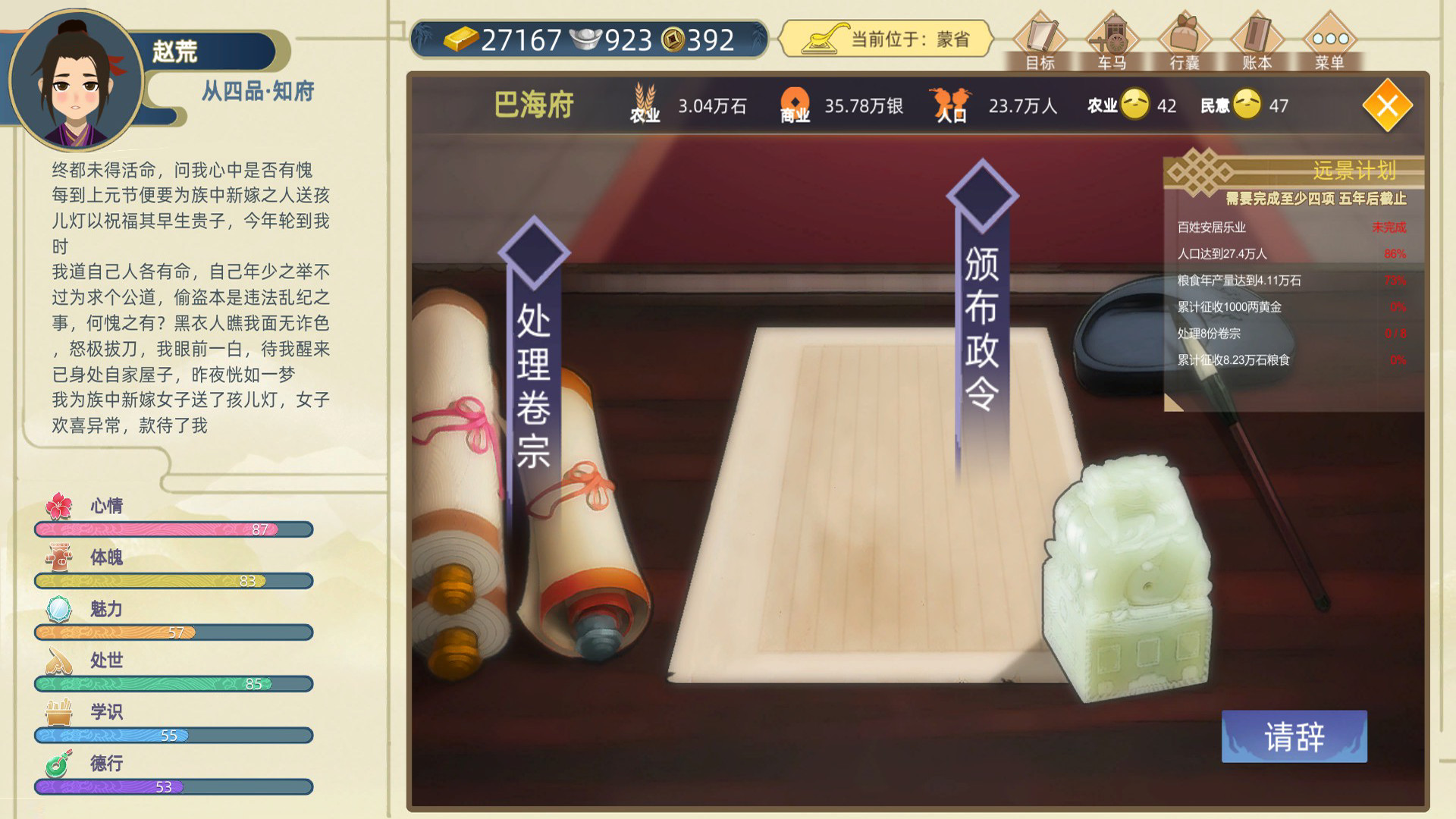Click the 心情 flower stat icon
Screen dimensions: 1456x819
coord(61,505)
